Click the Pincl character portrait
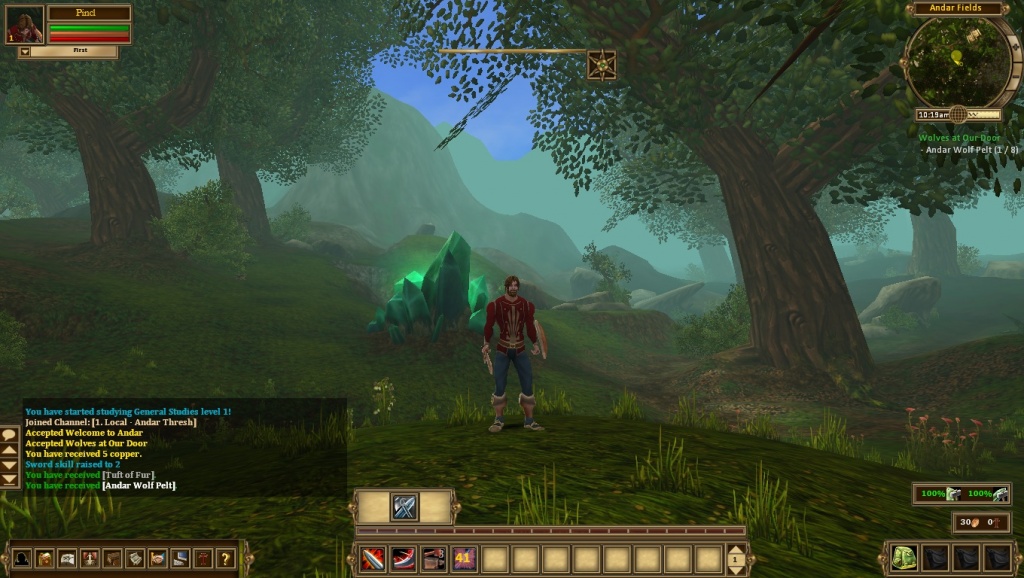This screenshot has height=578, width=1024. 25,25
